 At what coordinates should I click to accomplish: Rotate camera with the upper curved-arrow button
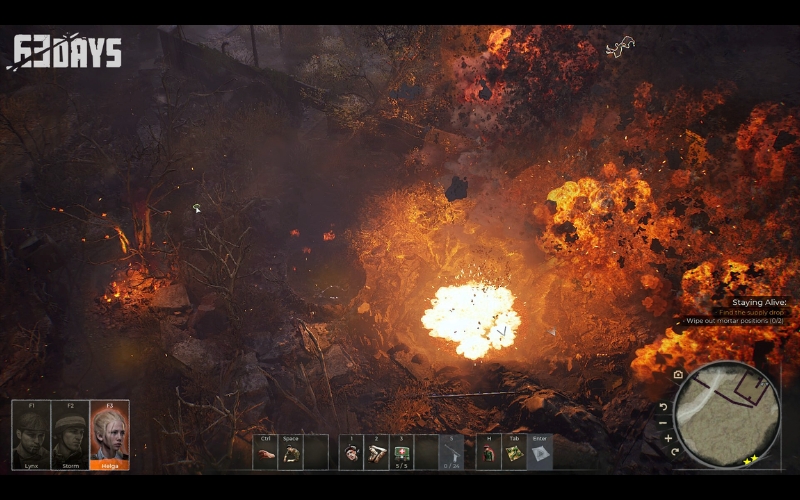pos(662,407)
